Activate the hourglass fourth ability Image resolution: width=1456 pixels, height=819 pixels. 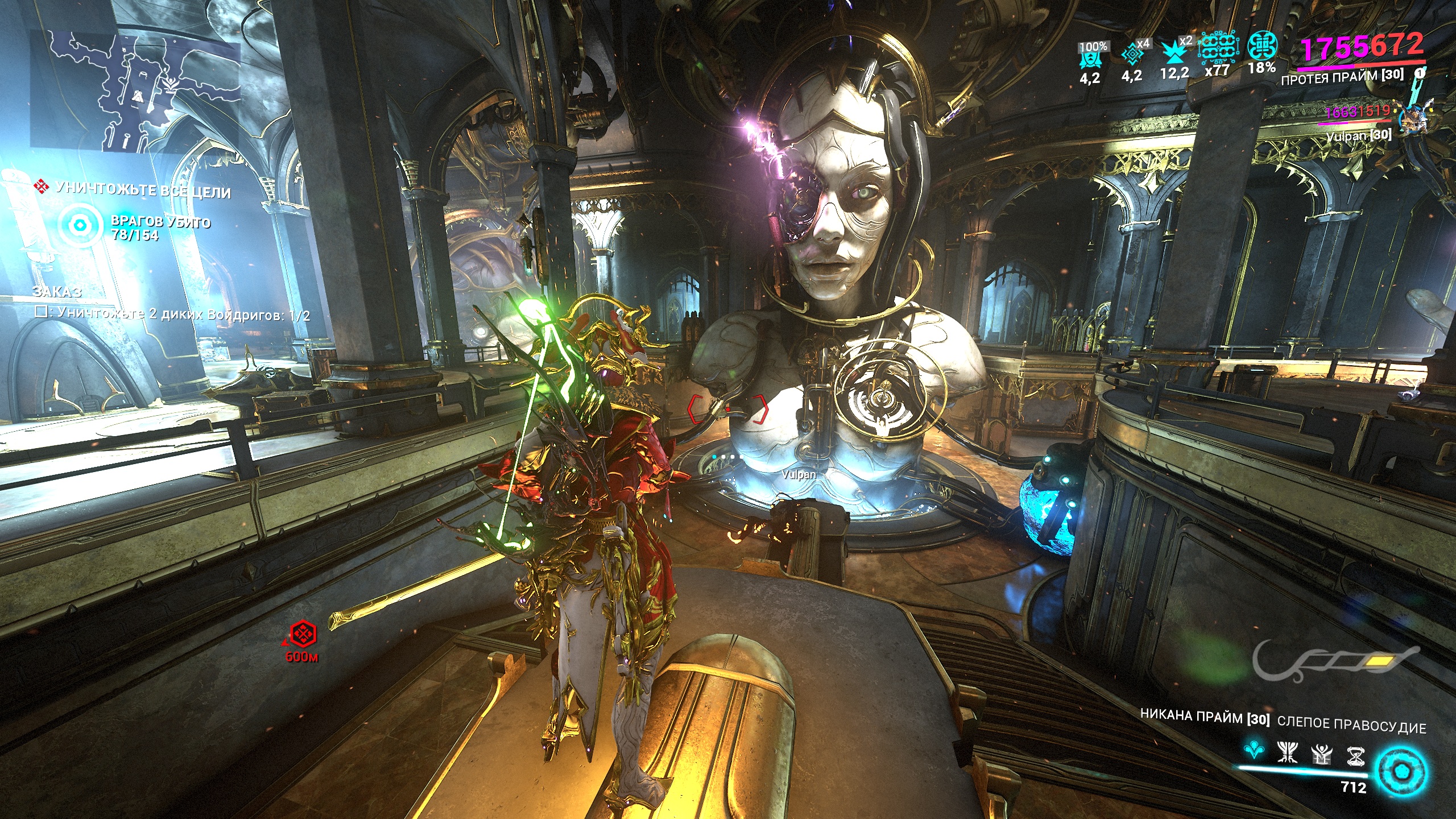point(1356,756)
